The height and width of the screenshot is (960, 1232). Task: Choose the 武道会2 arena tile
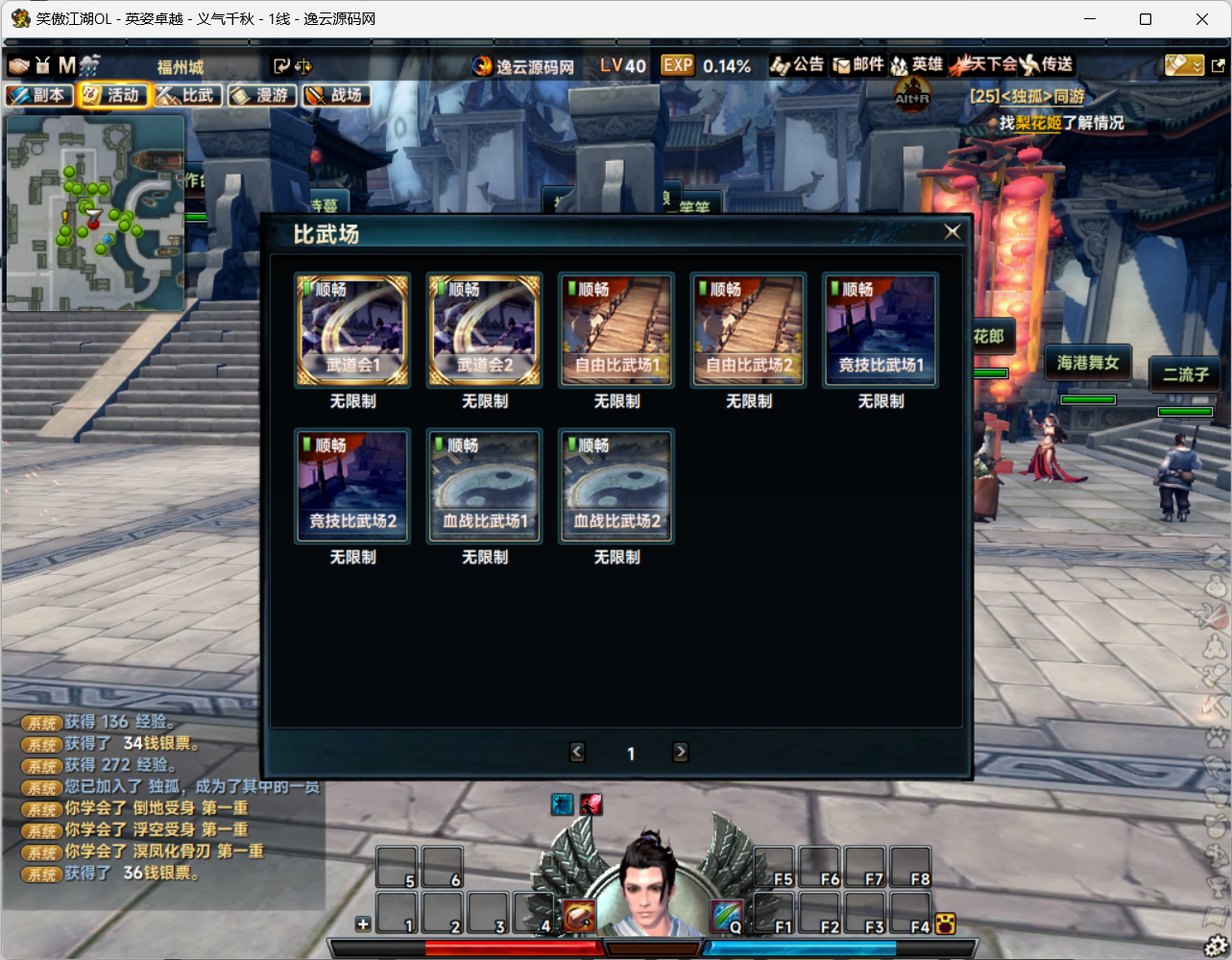485,329
